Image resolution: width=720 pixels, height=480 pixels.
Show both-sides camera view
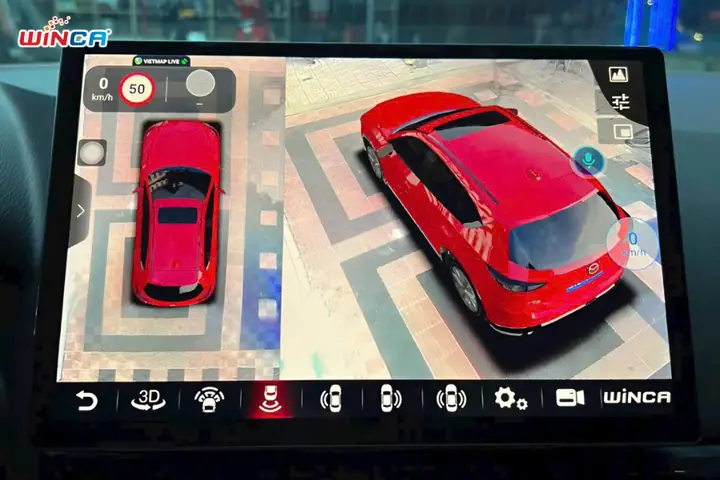click(451, 398)
